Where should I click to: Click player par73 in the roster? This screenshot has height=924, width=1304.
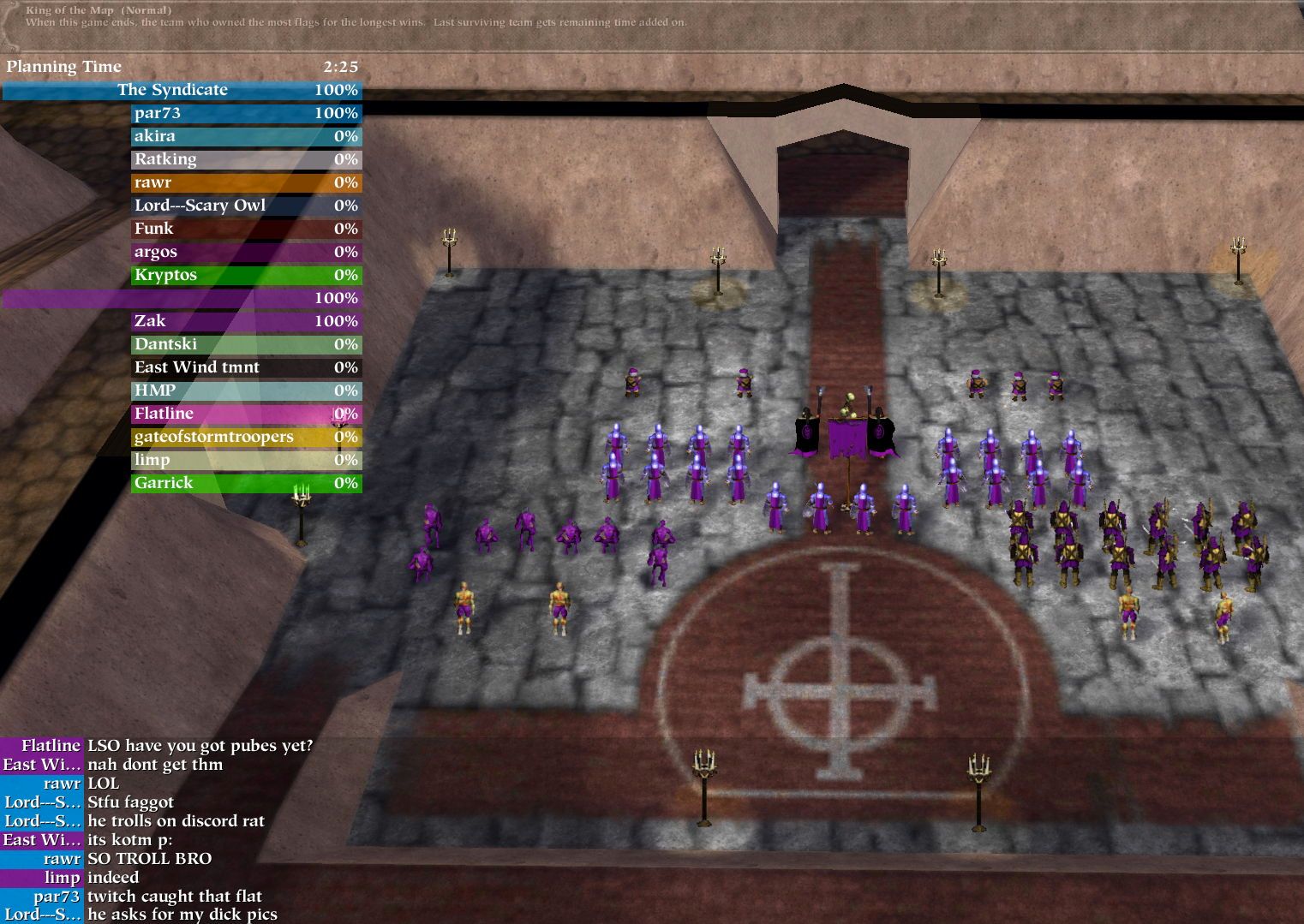(x=246, y=113)
